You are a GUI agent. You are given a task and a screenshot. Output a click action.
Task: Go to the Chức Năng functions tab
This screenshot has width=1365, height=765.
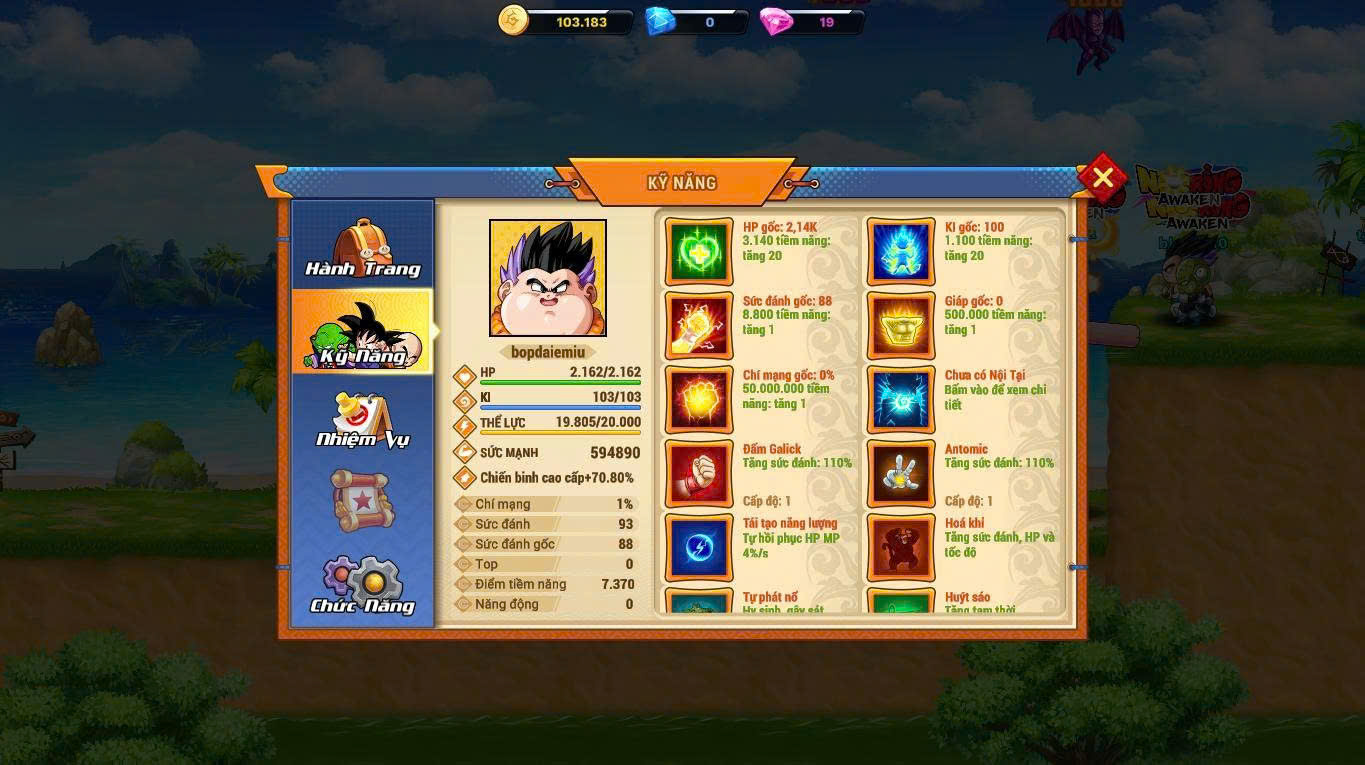click(x=363, y=584)
